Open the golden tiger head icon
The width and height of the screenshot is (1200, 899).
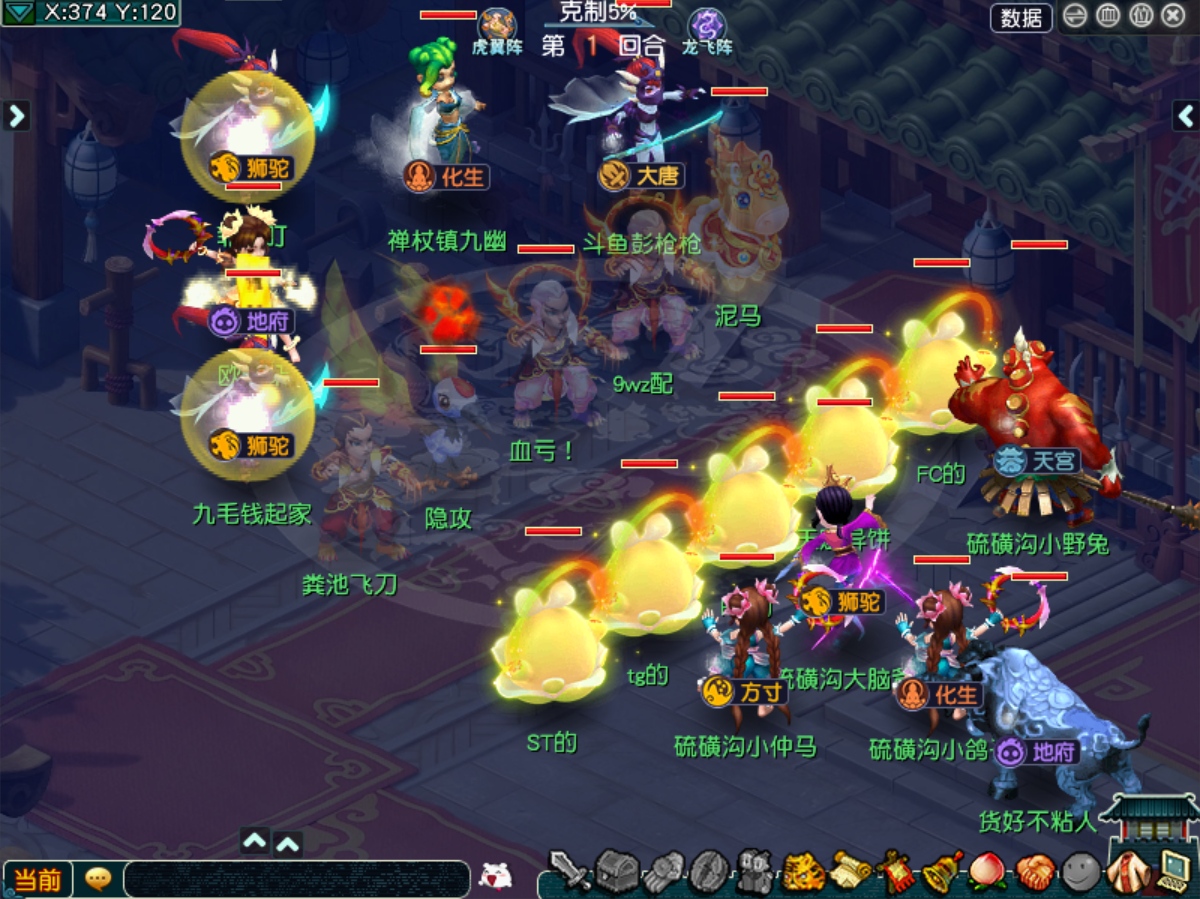[803, 872]
